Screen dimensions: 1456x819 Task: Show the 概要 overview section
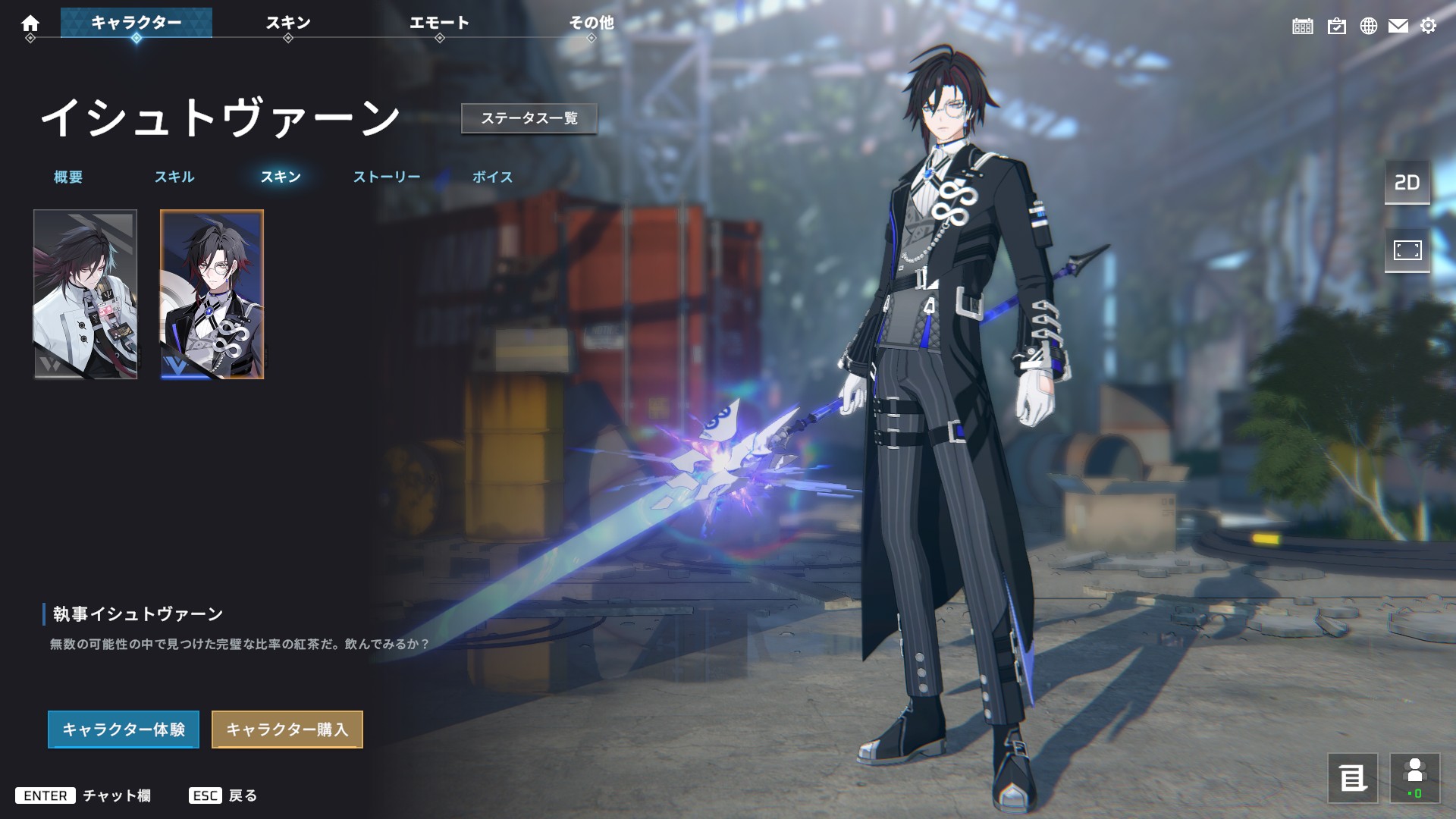[x=68, y=177]
